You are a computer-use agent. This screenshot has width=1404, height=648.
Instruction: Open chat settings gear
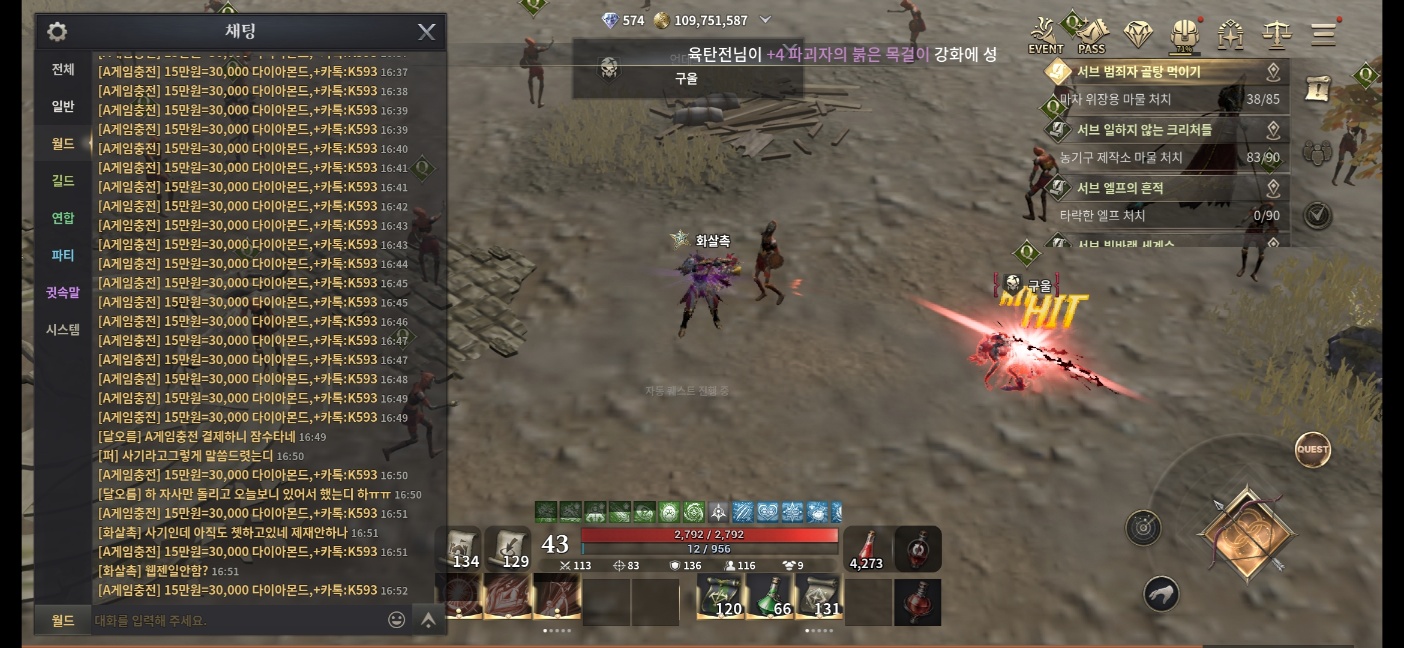pos(57,32)
